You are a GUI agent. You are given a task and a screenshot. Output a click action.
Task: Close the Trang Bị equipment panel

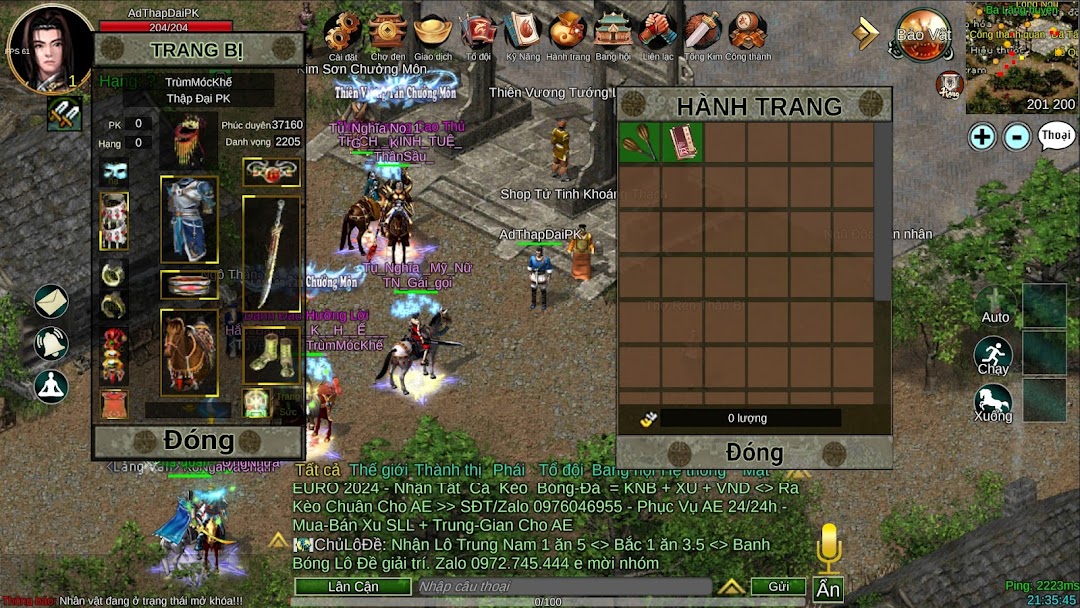[198, 440]
